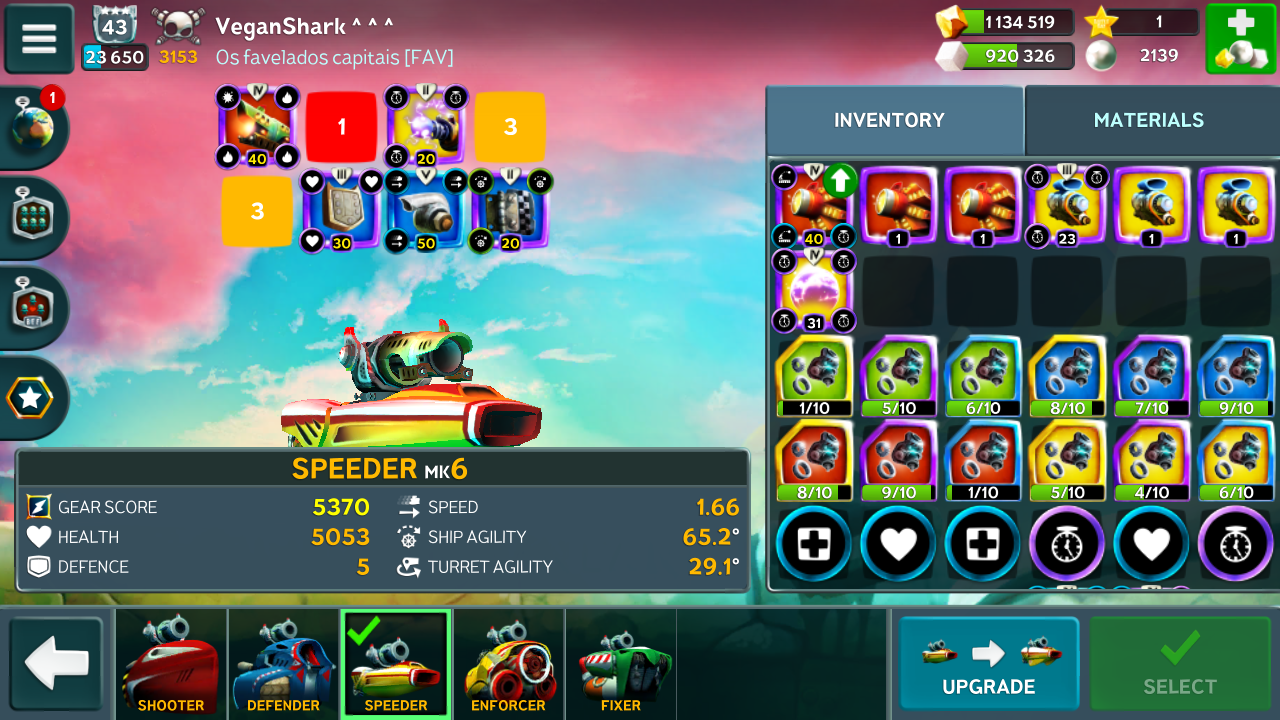Open the Inventory tab
Viewport: 1280px width, 720px height.
click(889, 120)
